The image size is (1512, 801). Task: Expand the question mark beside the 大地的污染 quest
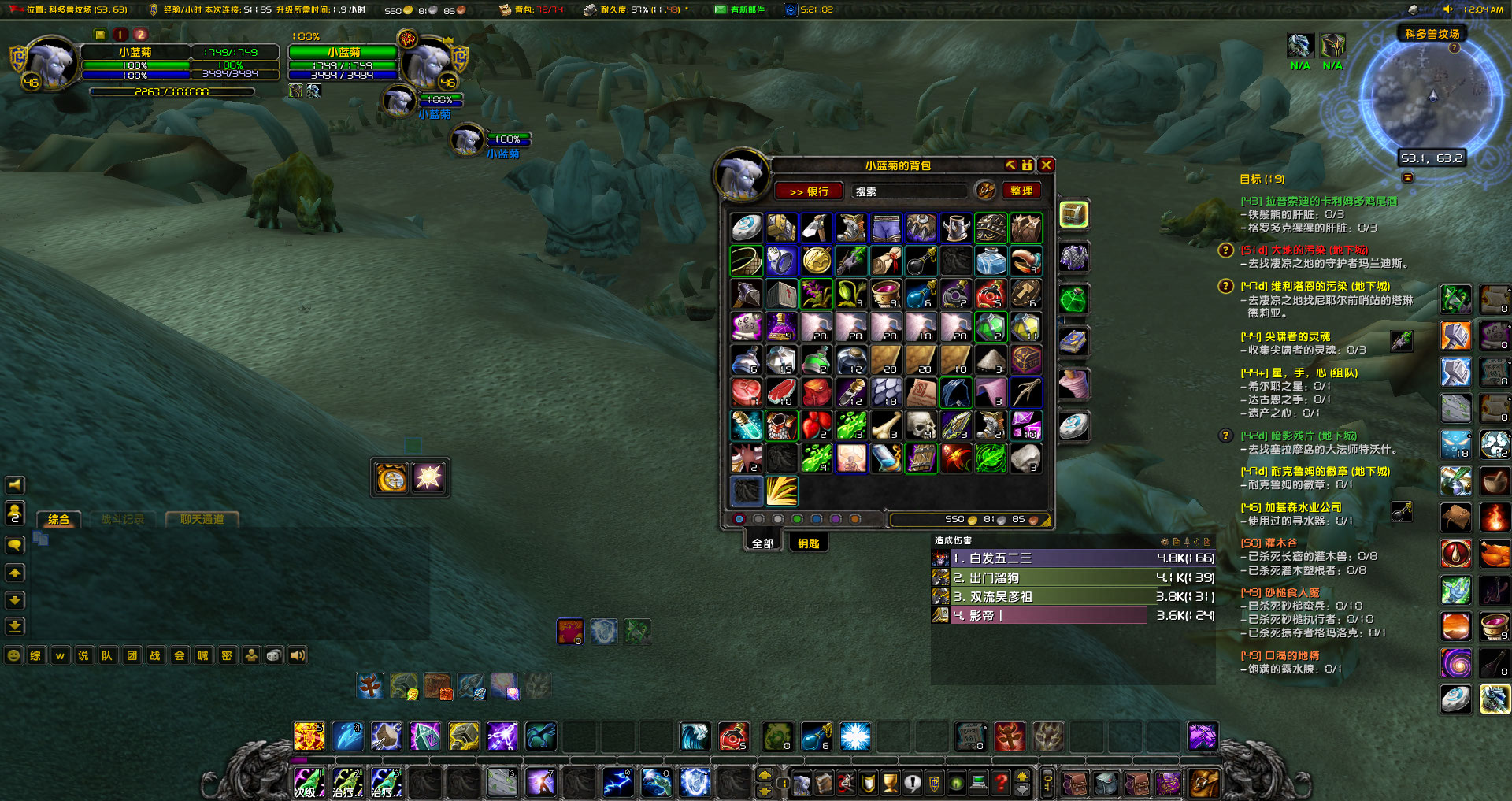(1225, 250)
